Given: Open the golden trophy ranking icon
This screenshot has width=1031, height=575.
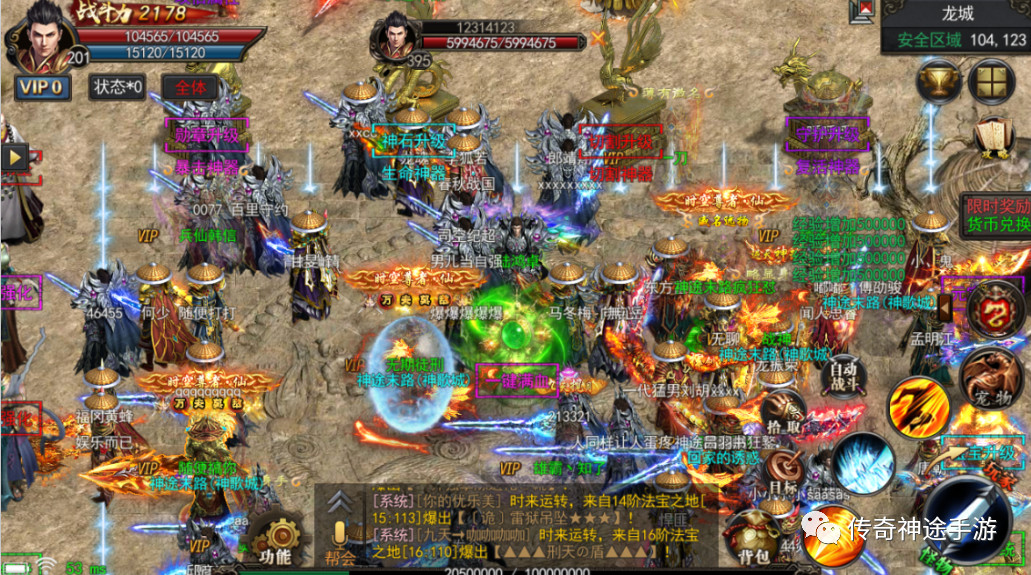Looking at the screenshot, I should pos(938,80).
